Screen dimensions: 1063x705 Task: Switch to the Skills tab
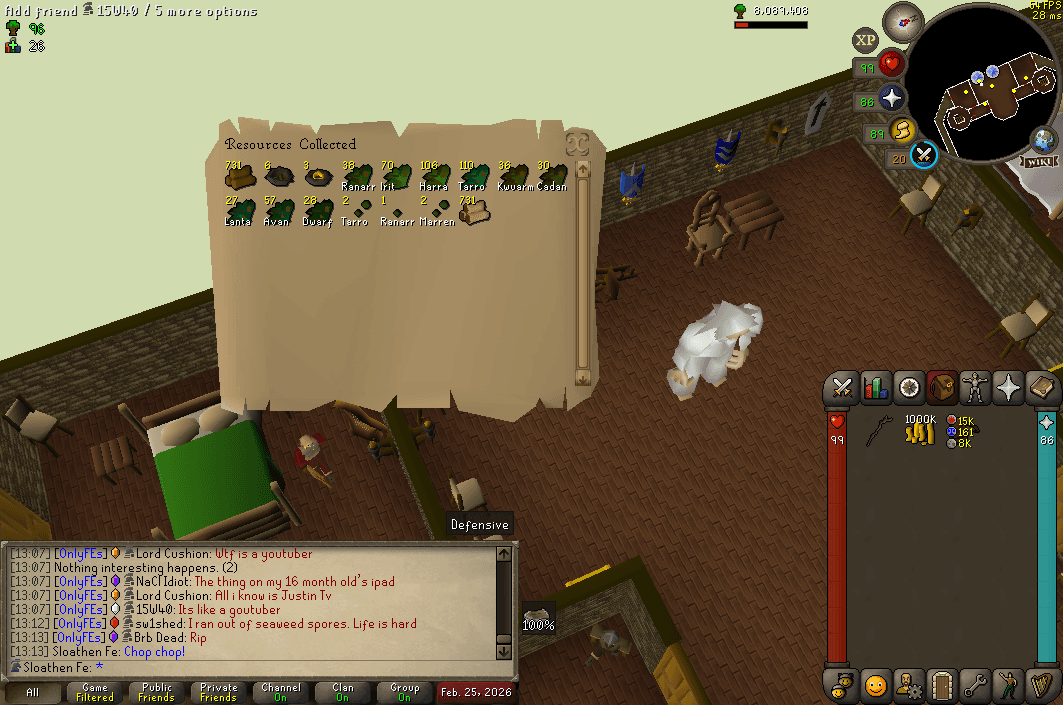tap(875, 388)
